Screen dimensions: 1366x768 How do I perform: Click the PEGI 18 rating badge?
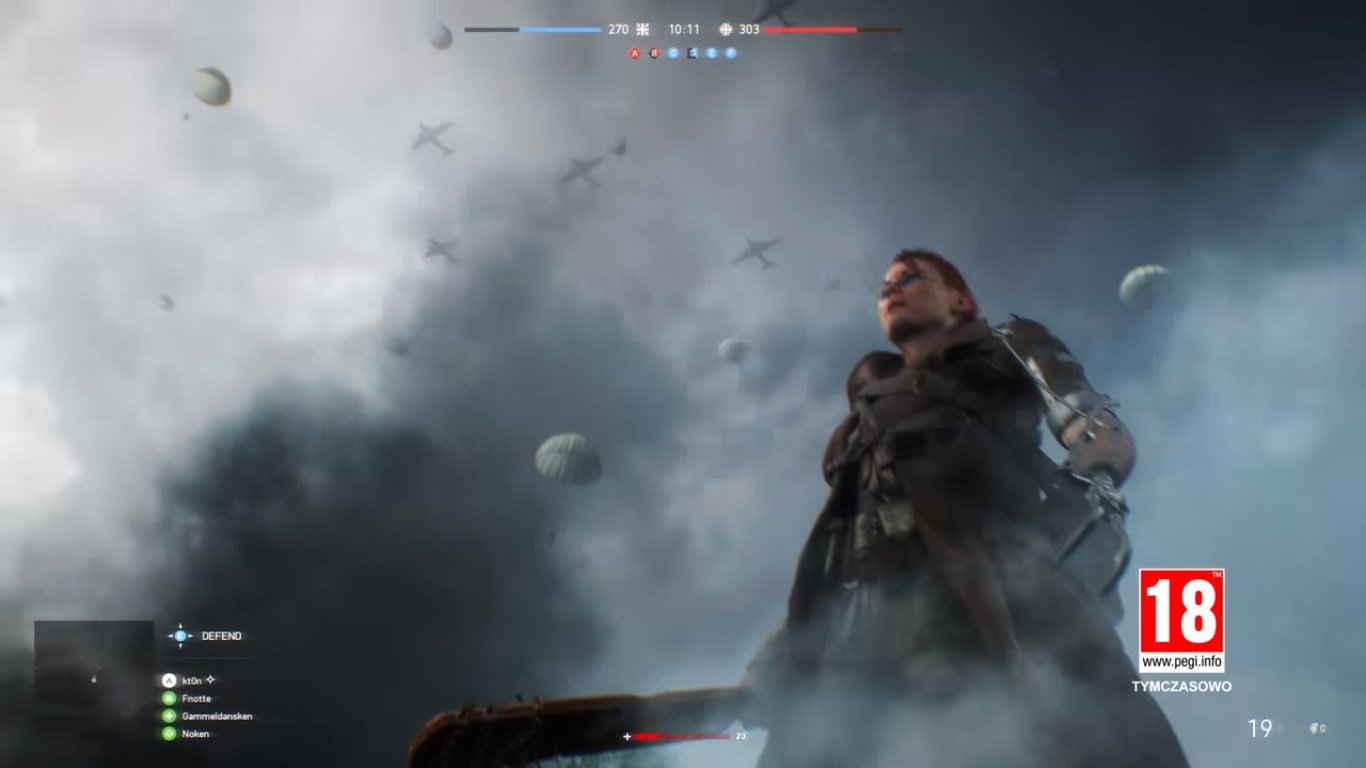[x=1181, y=611]
